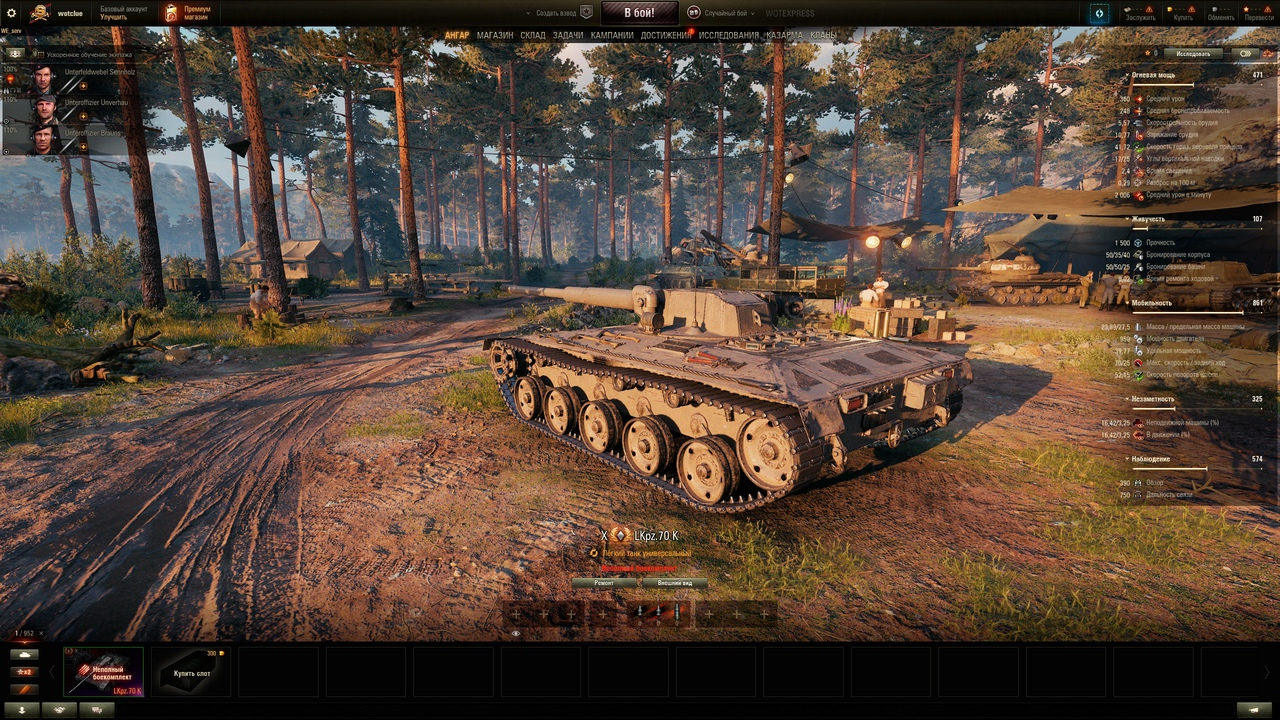Image resolution: width=1280 pixels, height=720 pixels.
Task: Open the КЛАНЫ tab
Action: click(823, 35)
